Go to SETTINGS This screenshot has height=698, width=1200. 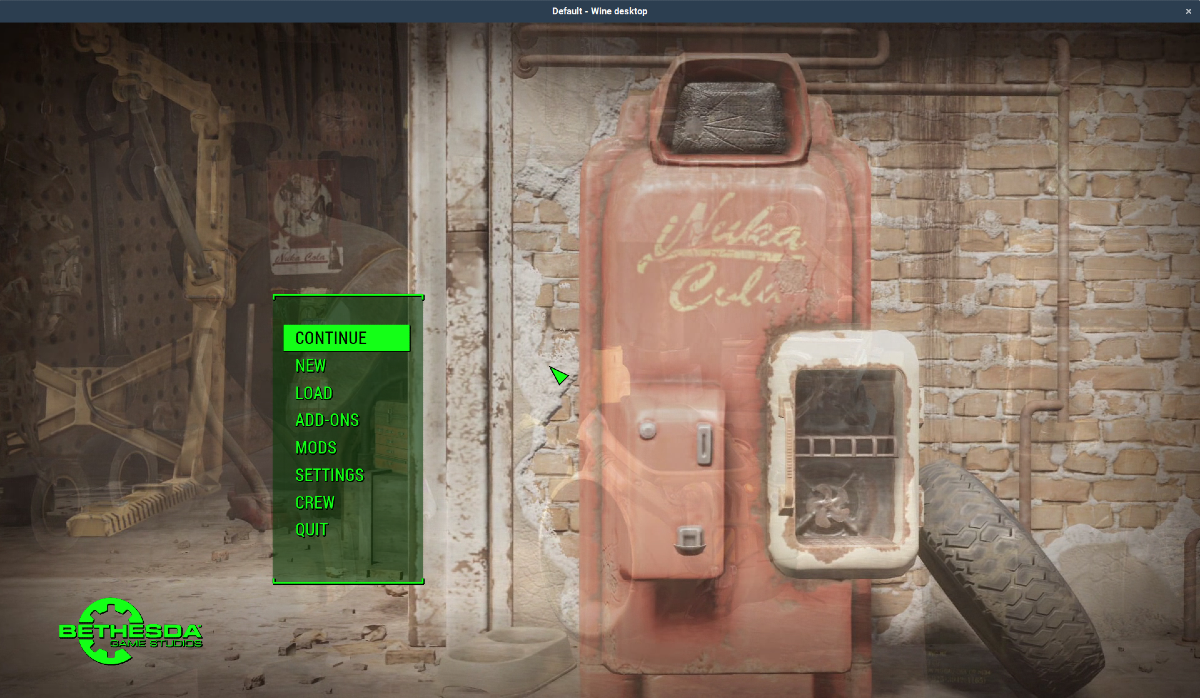tap(329, 475)
